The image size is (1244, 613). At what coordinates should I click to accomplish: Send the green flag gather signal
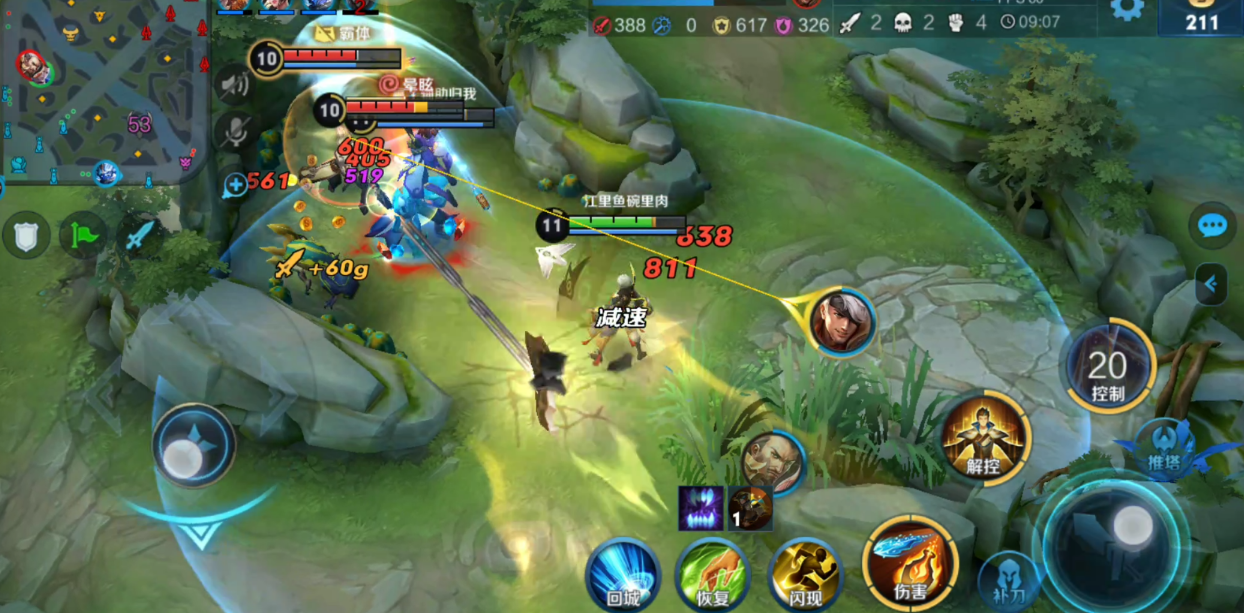[81, 235]
